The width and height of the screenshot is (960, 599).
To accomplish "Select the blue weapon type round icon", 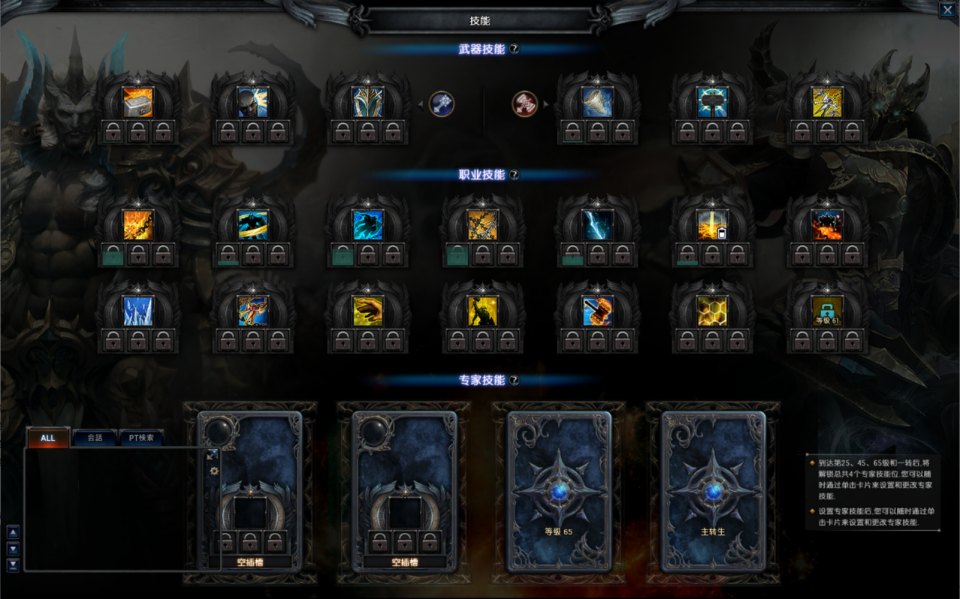I will pyautogui.click(x=442, y=102).
